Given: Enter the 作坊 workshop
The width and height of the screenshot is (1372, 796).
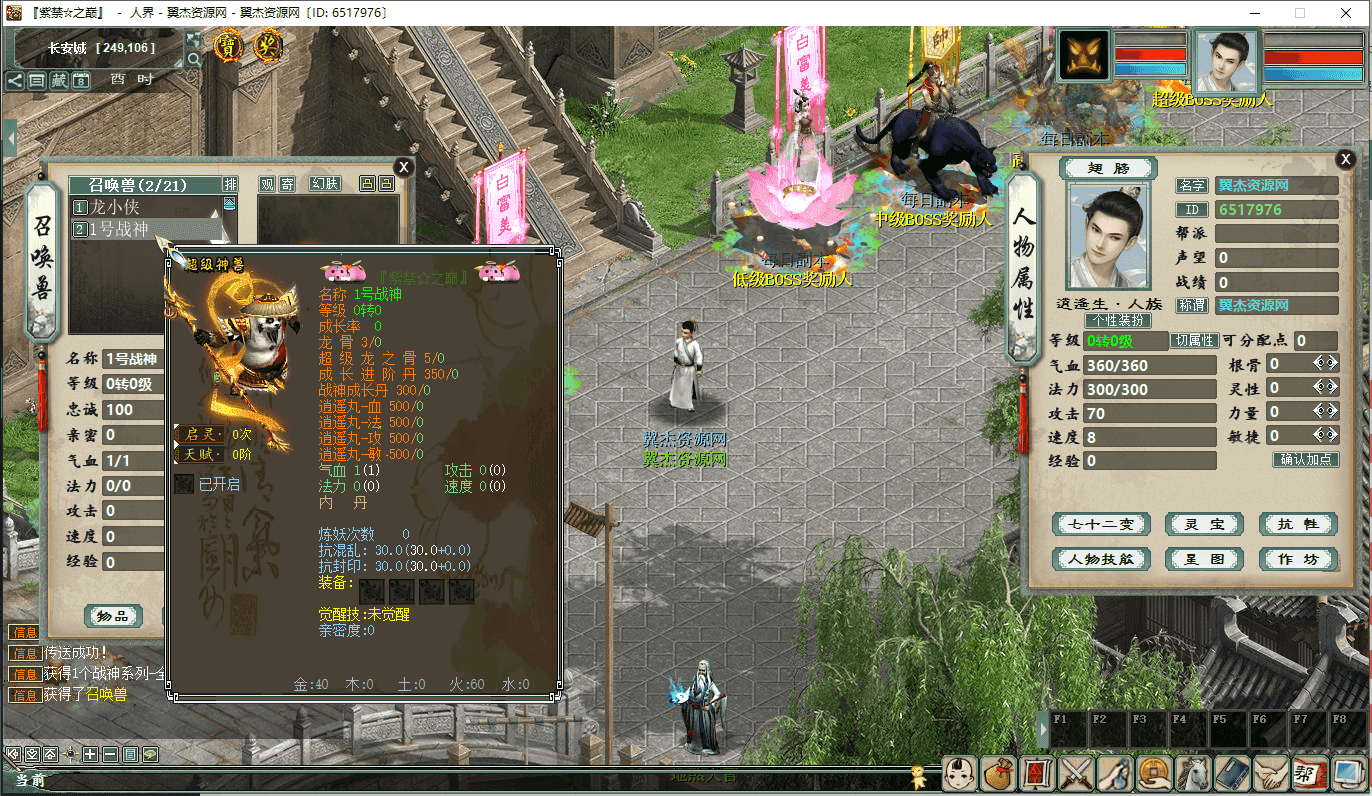Looking at the screenshot, I should pos(1298,559).
